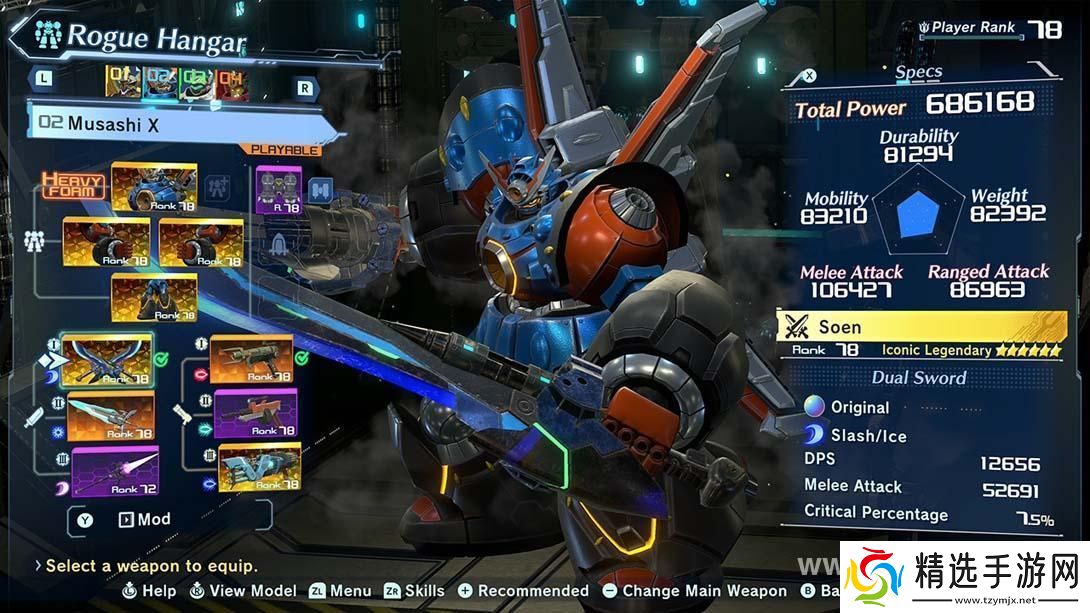Choose the purple Rank 72 melee weapon
Viewport: 1090px width, 613px height.
point(115,470)
